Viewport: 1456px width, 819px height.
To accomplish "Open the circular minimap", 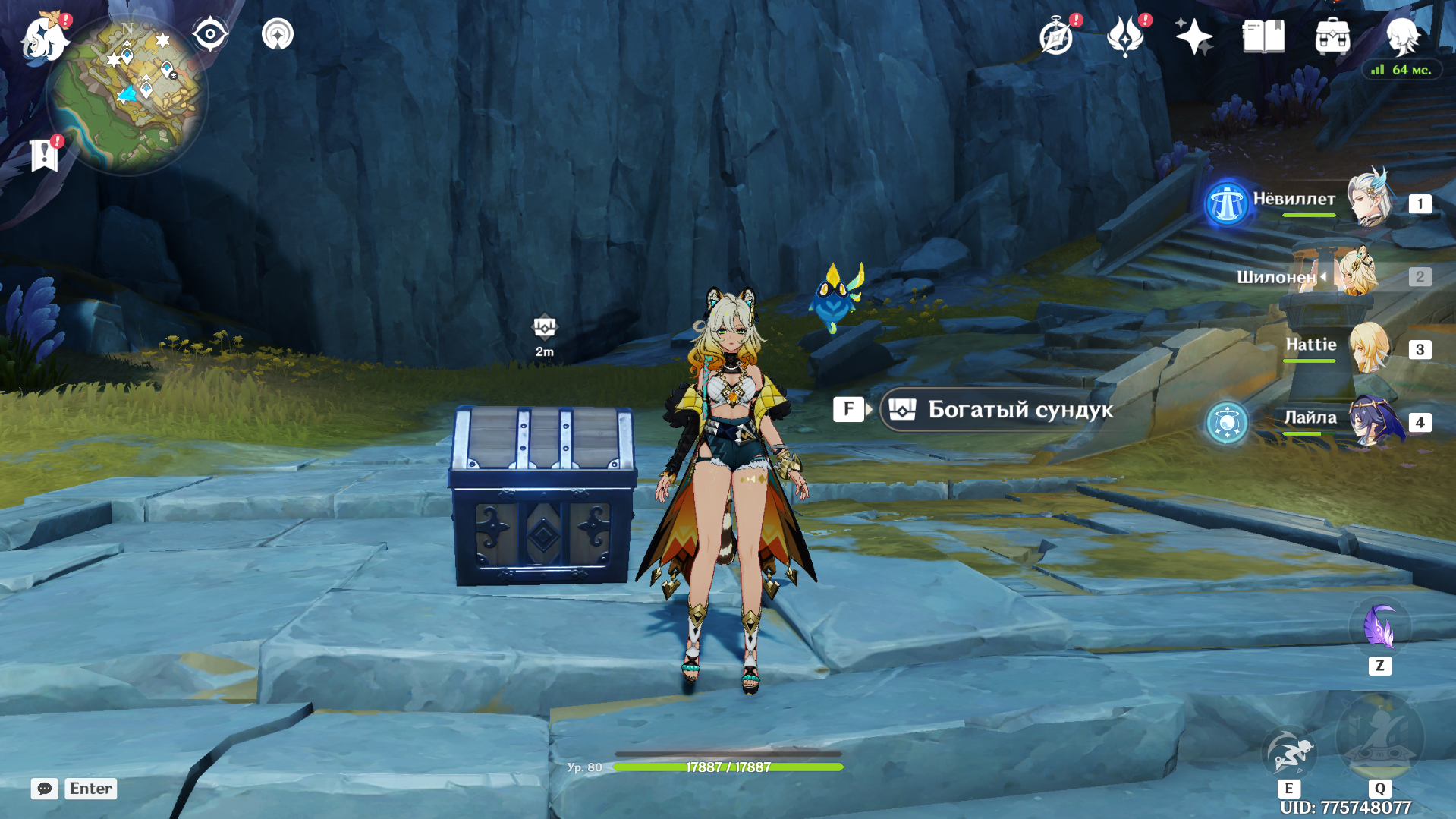I will [x=127, y=96].
